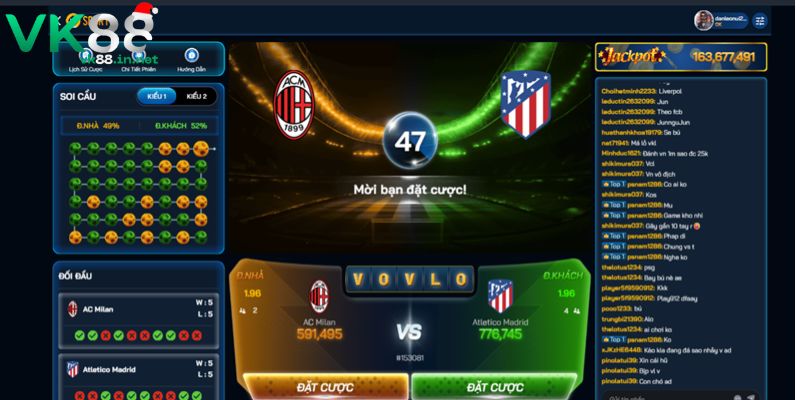Place bet on AC Milan with orange Đặt Cược
The width and height of the screenshot is (800, 400).
pyautogui.click(x=326, y=386)
